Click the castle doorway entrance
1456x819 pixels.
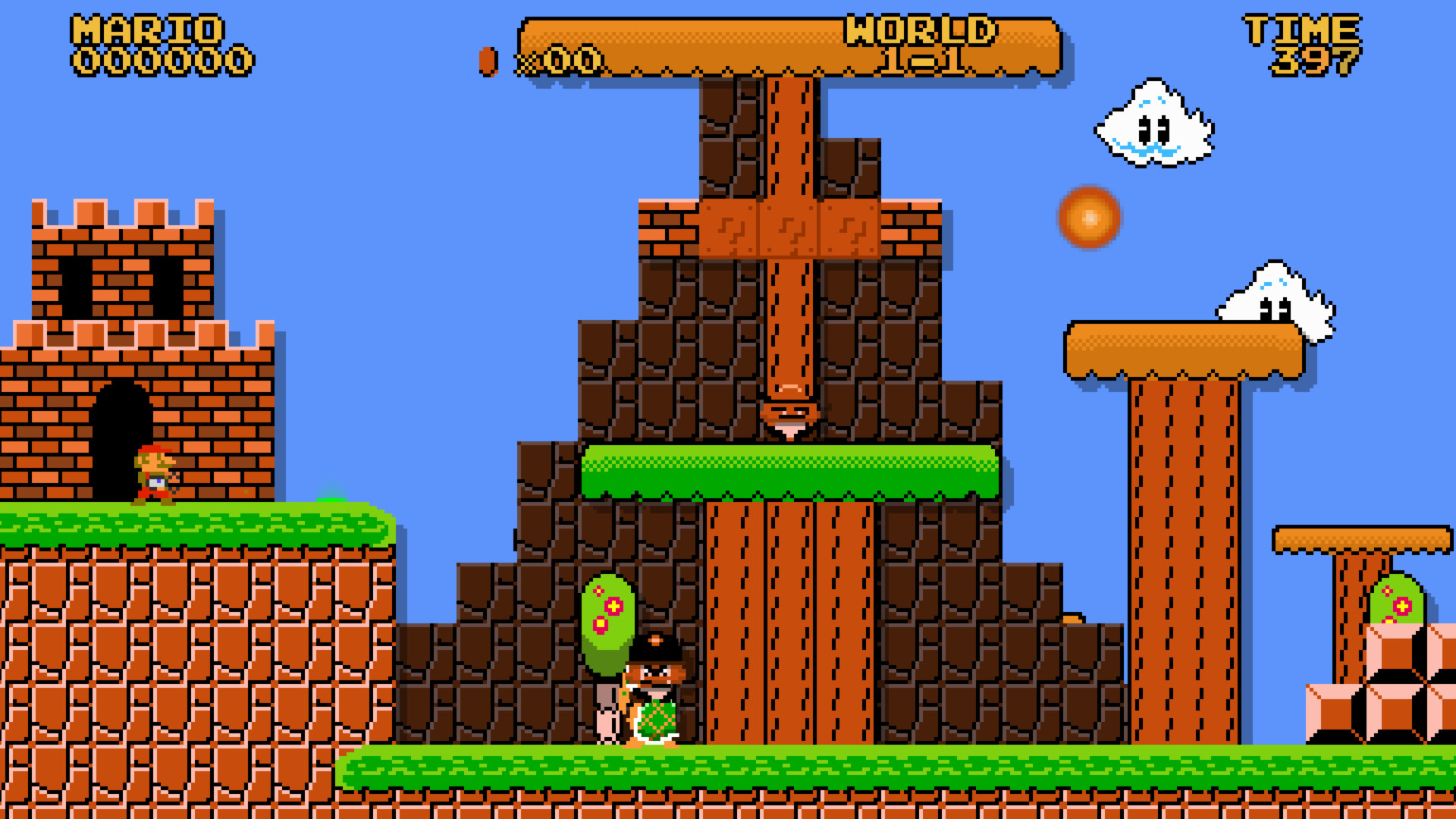coord(118,425)
